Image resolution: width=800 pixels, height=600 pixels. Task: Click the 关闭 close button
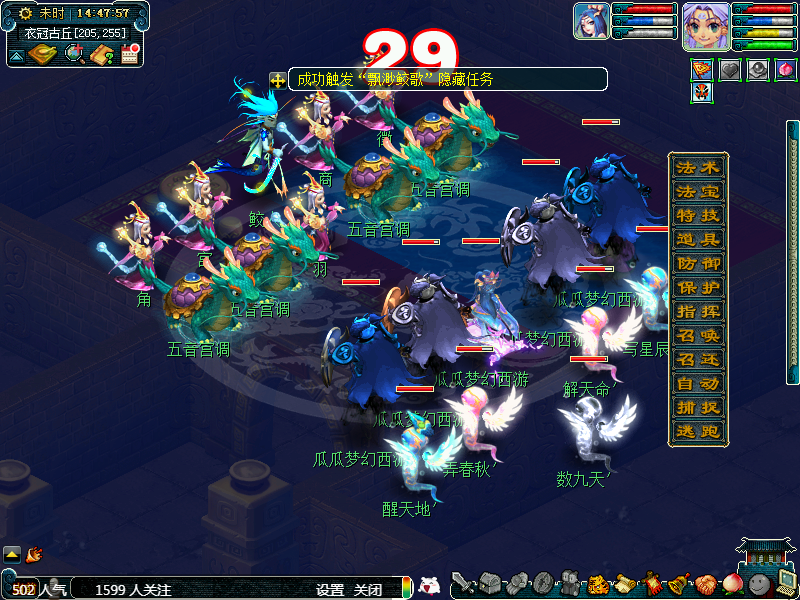pos(368,590)
